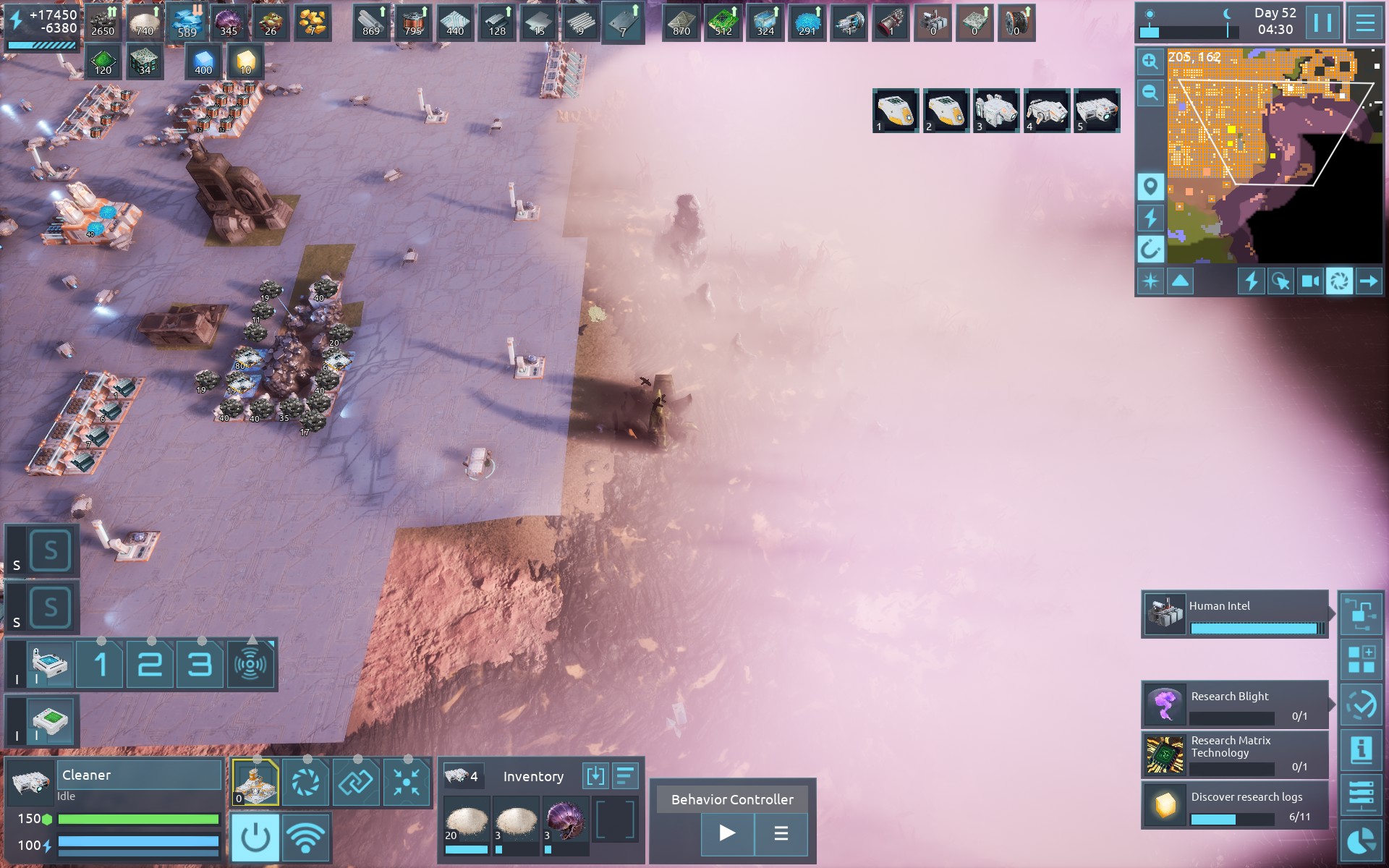Sort the inventory with the sort button
This screenshot has height=868, width=1389.
click(624, 776)
